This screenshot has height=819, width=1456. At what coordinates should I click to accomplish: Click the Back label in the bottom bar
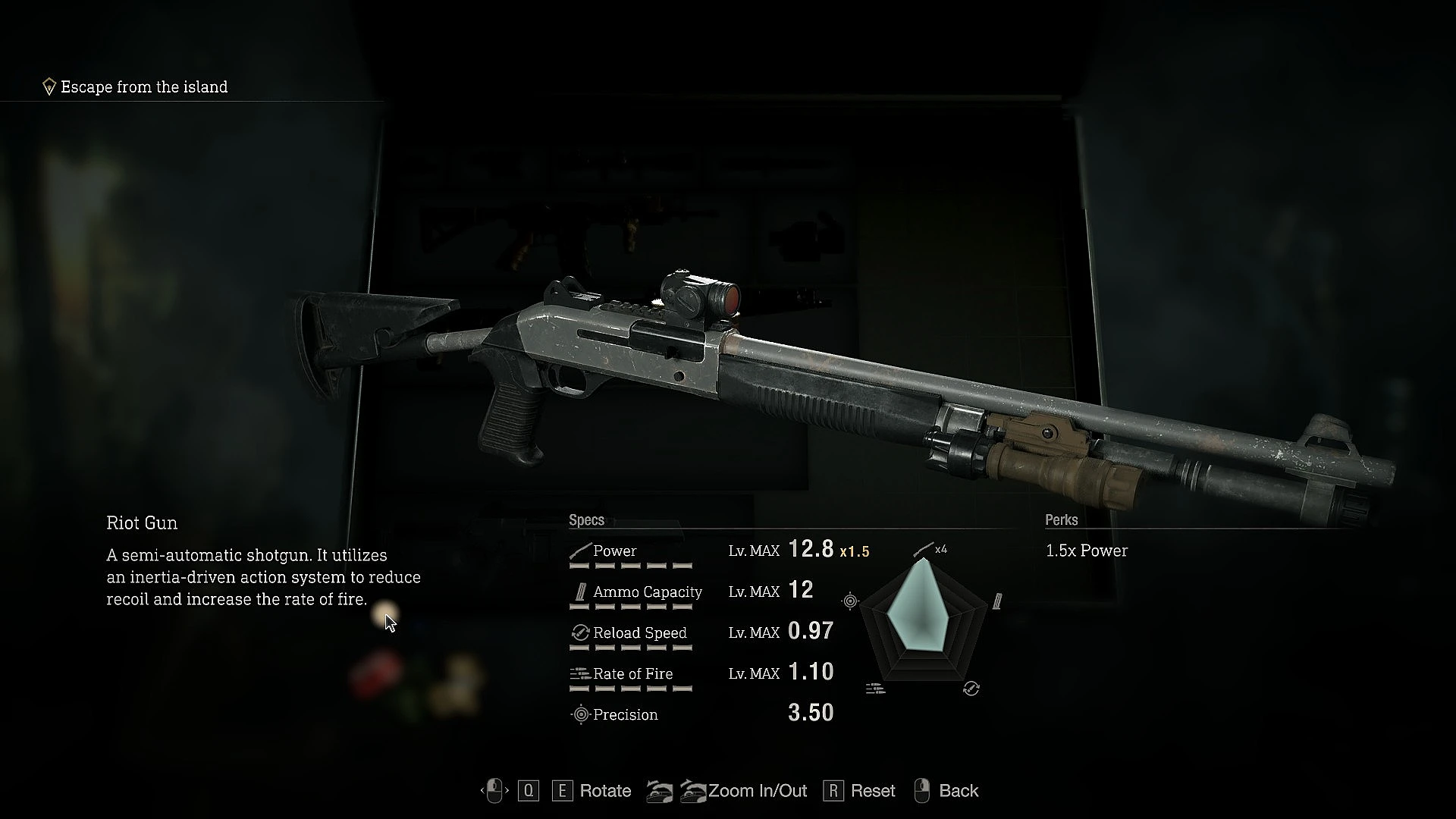click(x=958, y=791)
